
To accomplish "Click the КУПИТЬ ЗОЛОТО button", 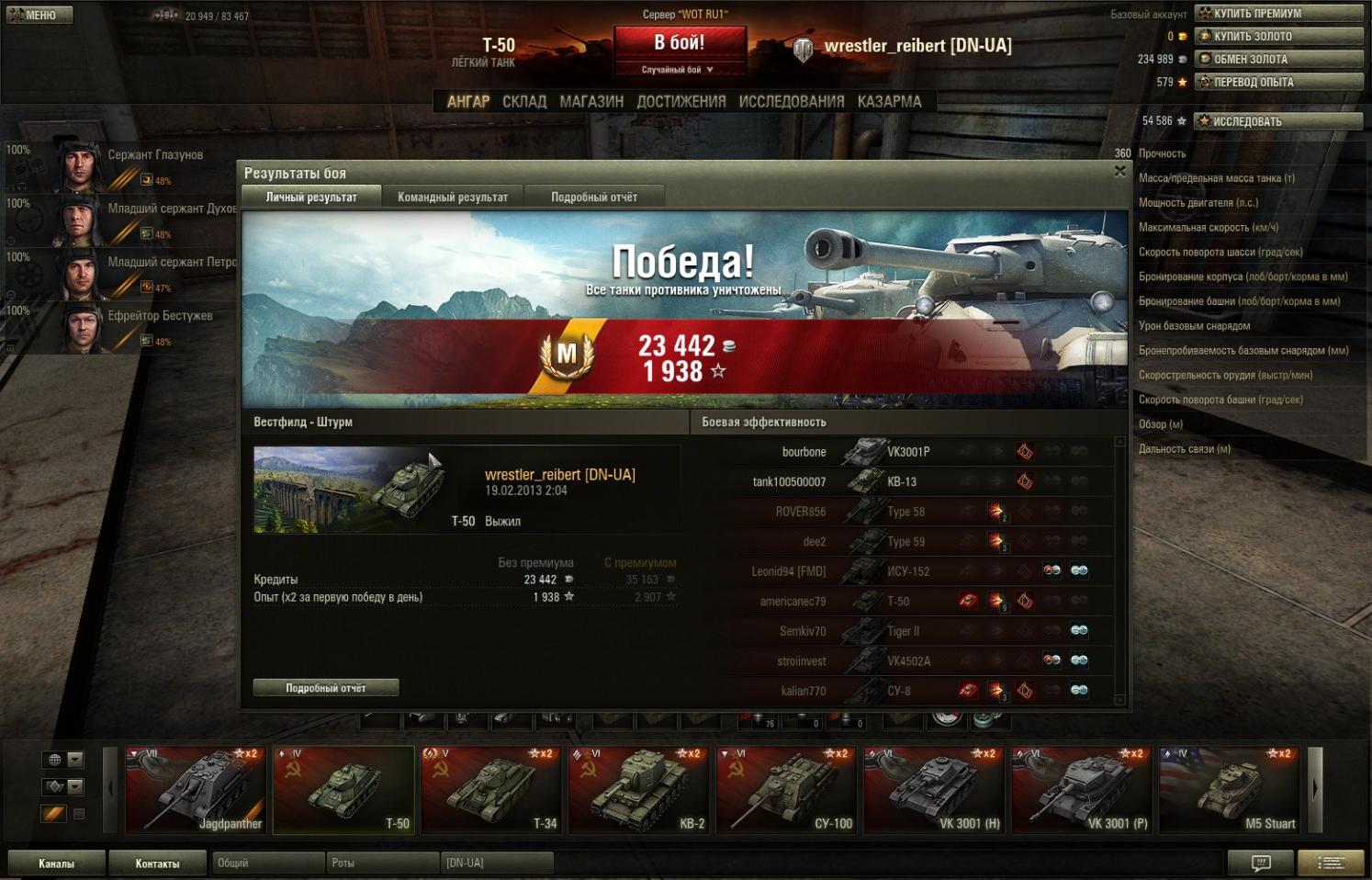I will click(1279, 36).
